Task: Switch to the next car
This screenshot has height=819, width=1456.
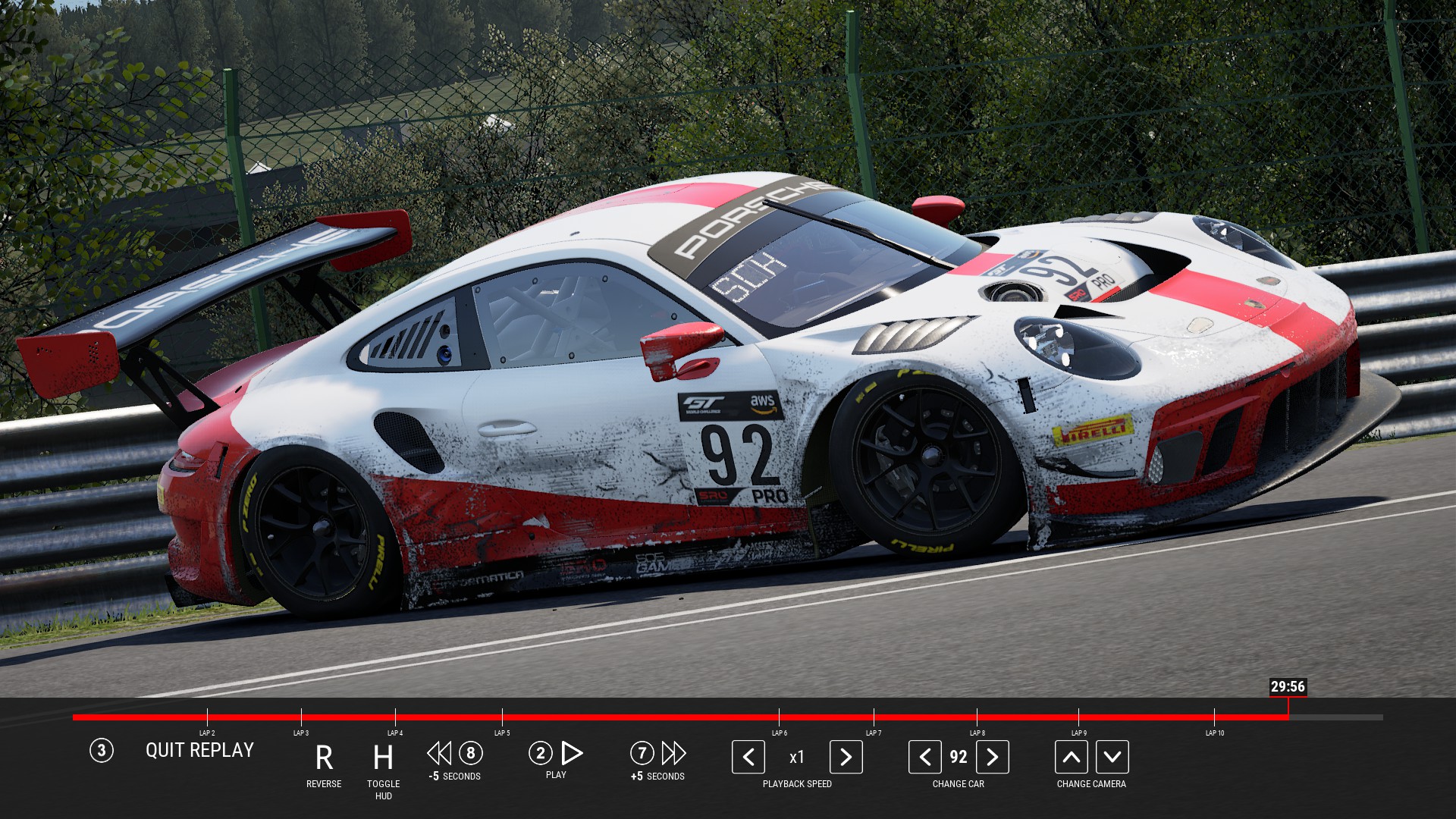Action: 992,757
